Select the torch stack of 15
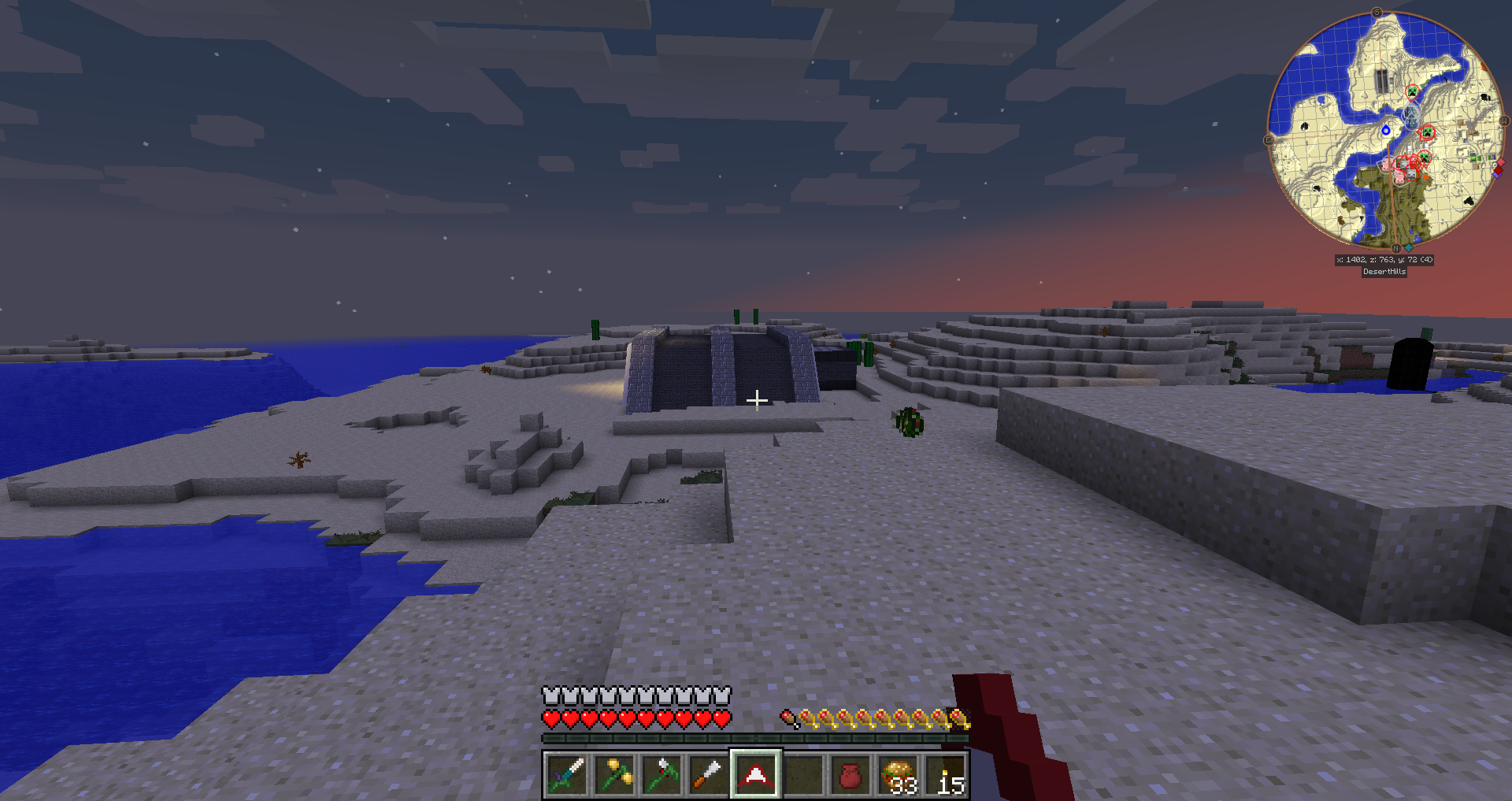 tap(946, 775)
